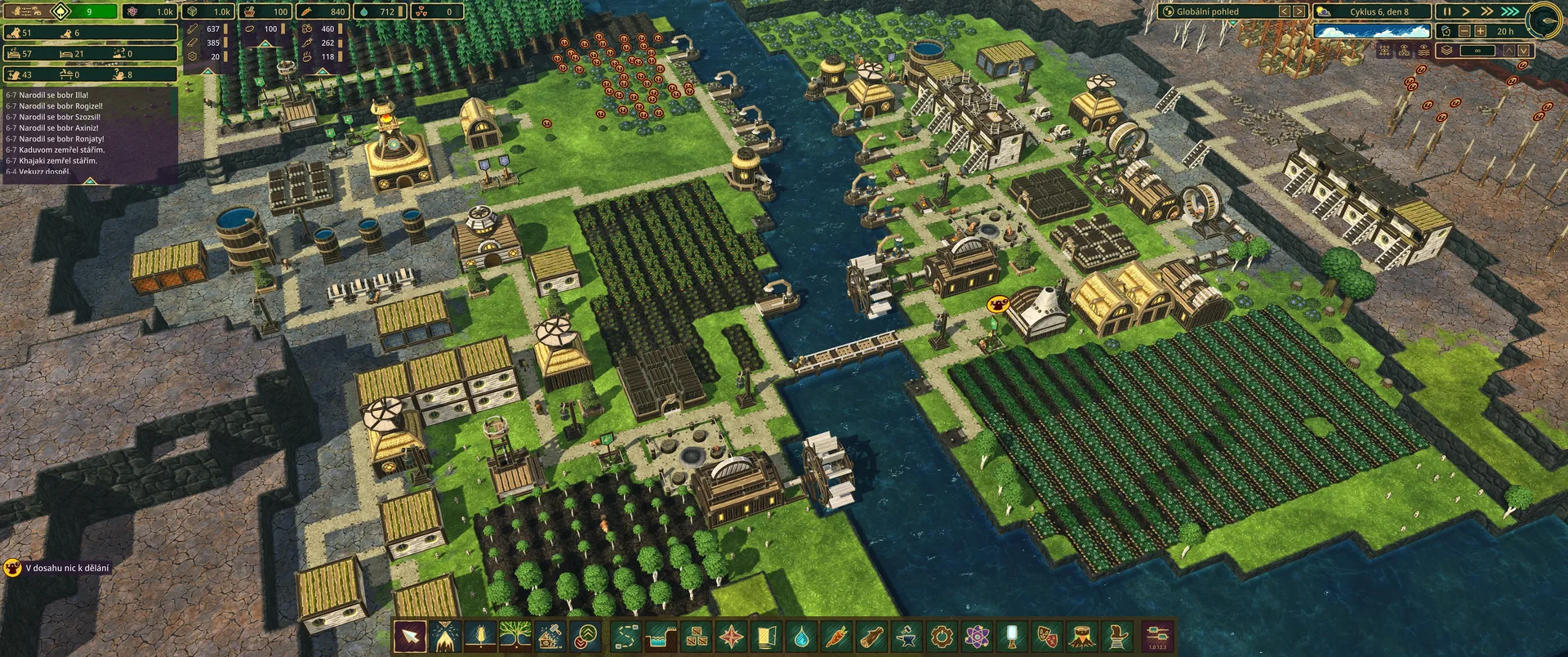The image size is (1568, 657).
Task: Open the tree planting tool
Action: point(516,636)
